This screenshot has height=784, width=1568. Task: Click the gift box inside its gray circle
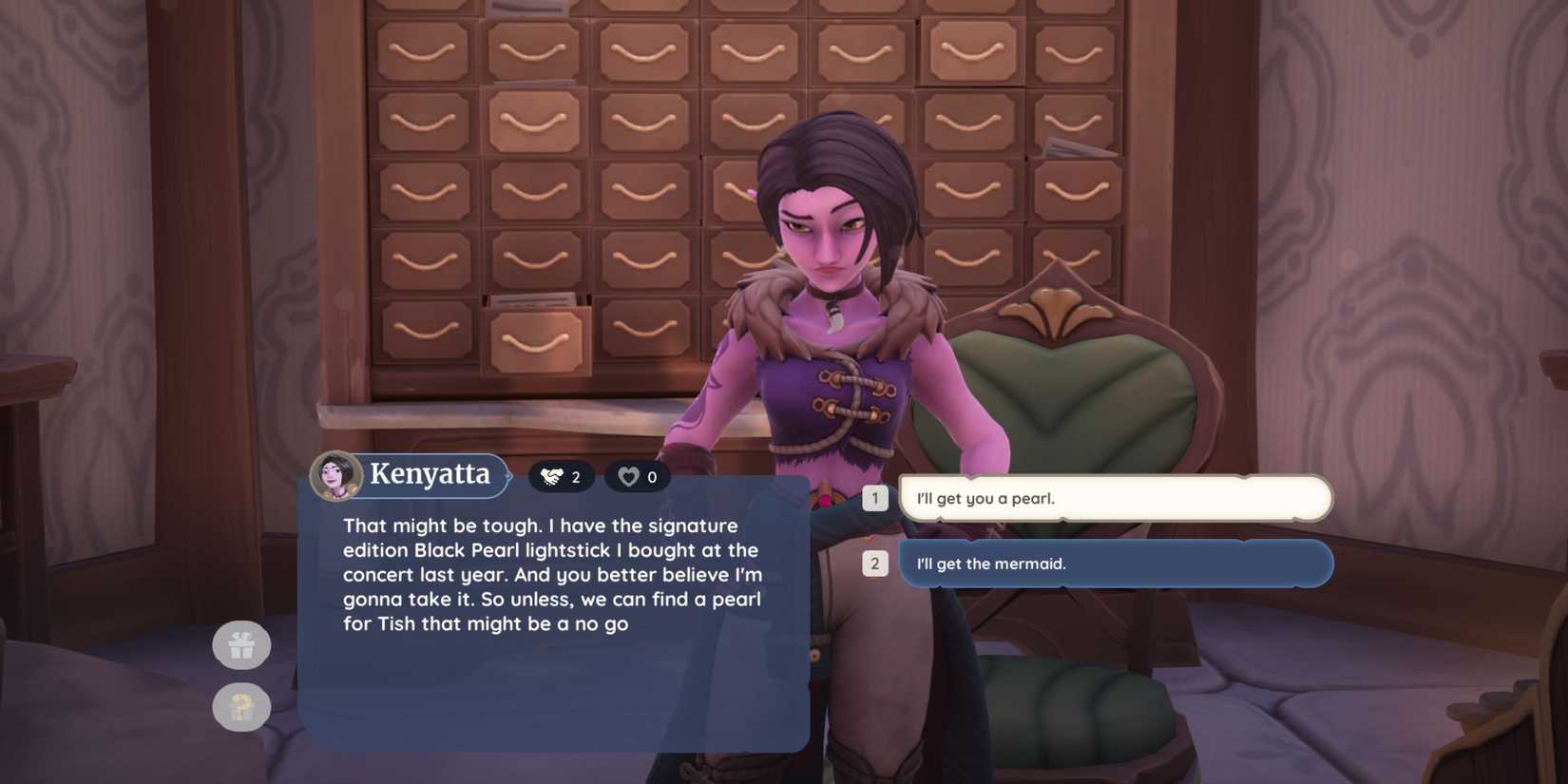click(242, 644)
